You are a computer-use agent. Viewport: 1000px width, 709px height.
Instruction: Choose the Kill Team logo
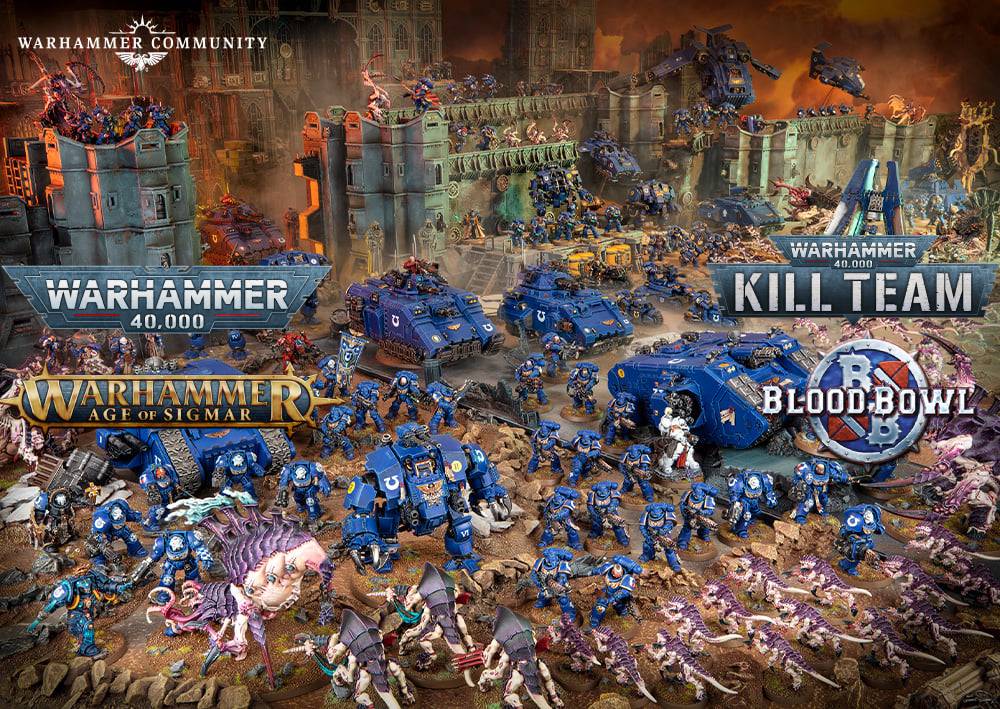[853, 279]
